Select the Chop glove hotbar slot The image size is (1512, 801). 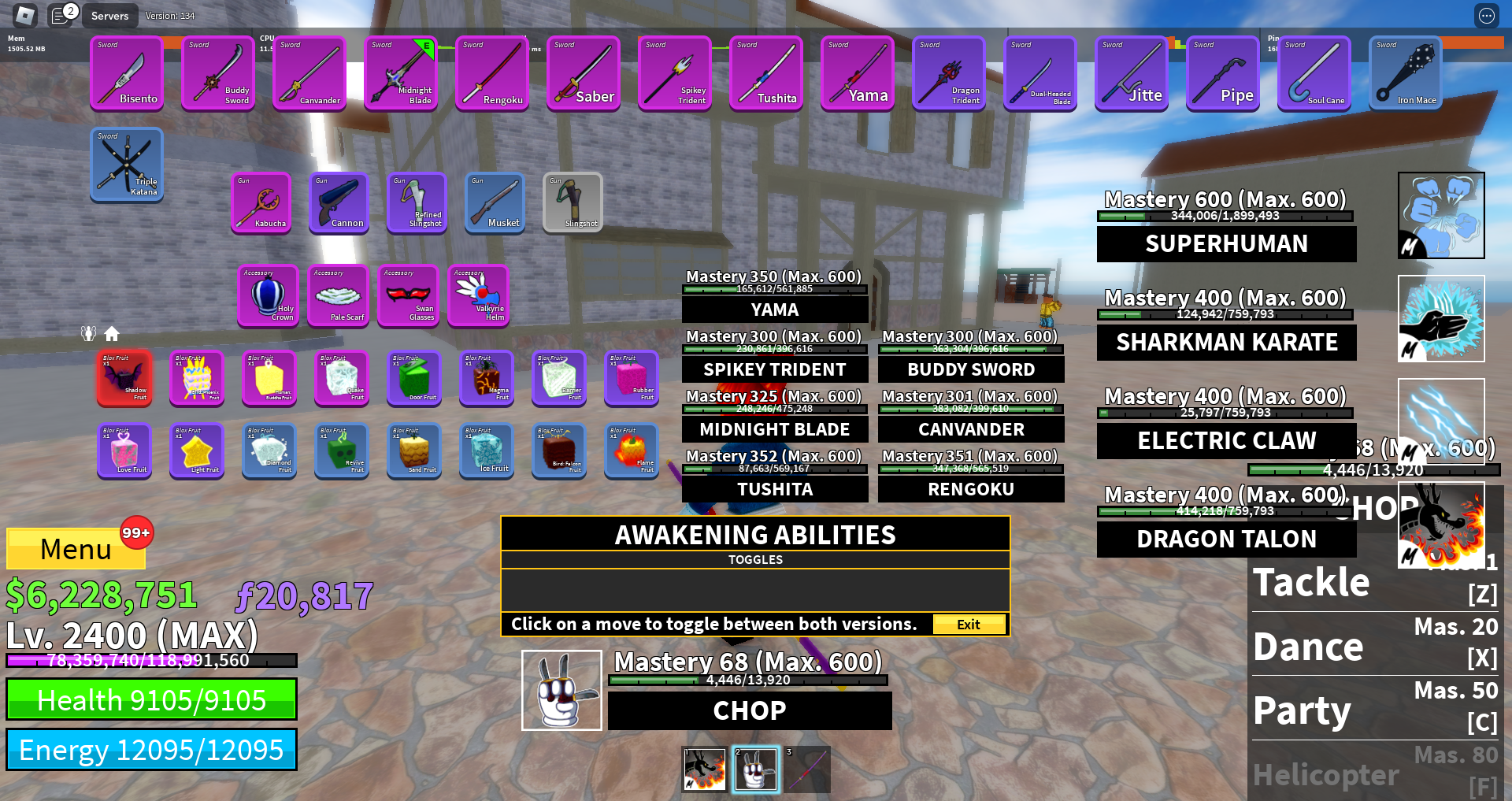[756, 769]
